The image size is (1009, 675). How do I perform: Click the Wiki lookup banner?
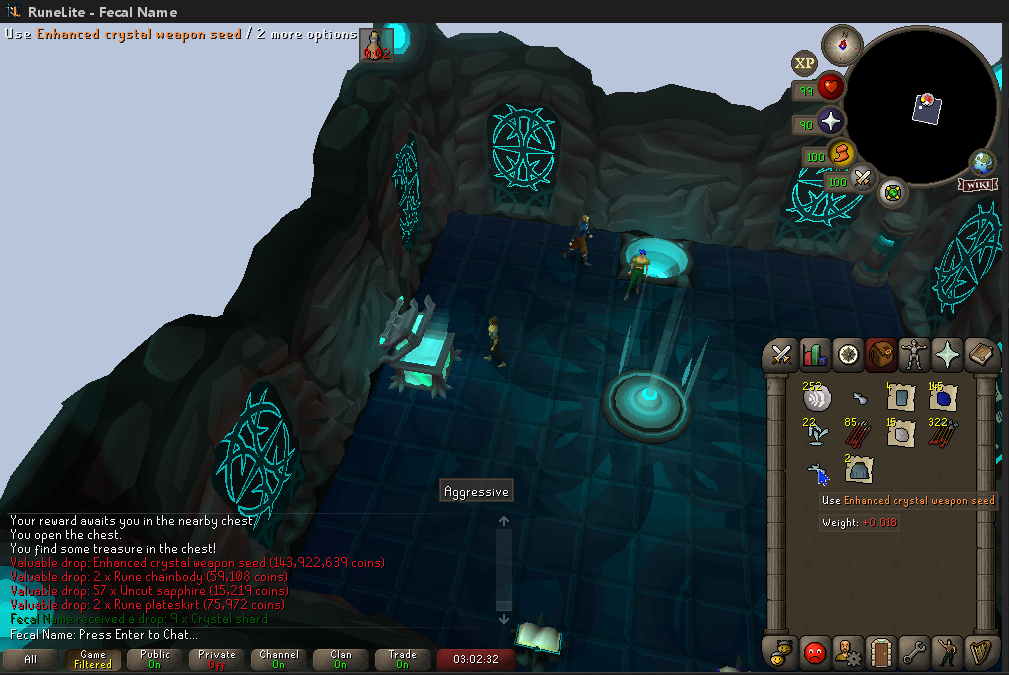pyautogui.click(x=977, y=184)
